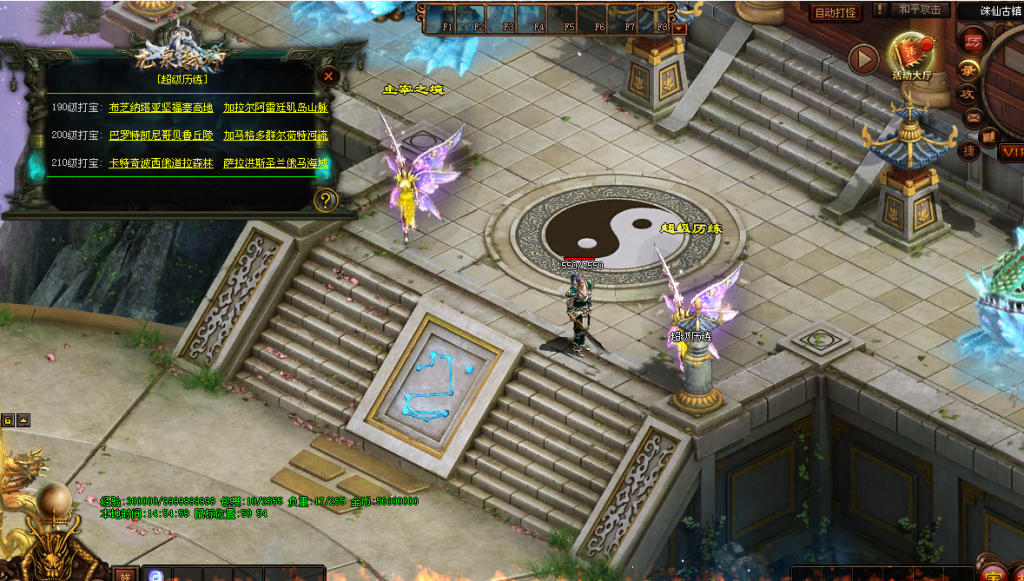Viewport: 1024px width, 581px height.
Task: Teleport to 布芝纳塔亚坚福塞高地
Action: pos(160,106)
